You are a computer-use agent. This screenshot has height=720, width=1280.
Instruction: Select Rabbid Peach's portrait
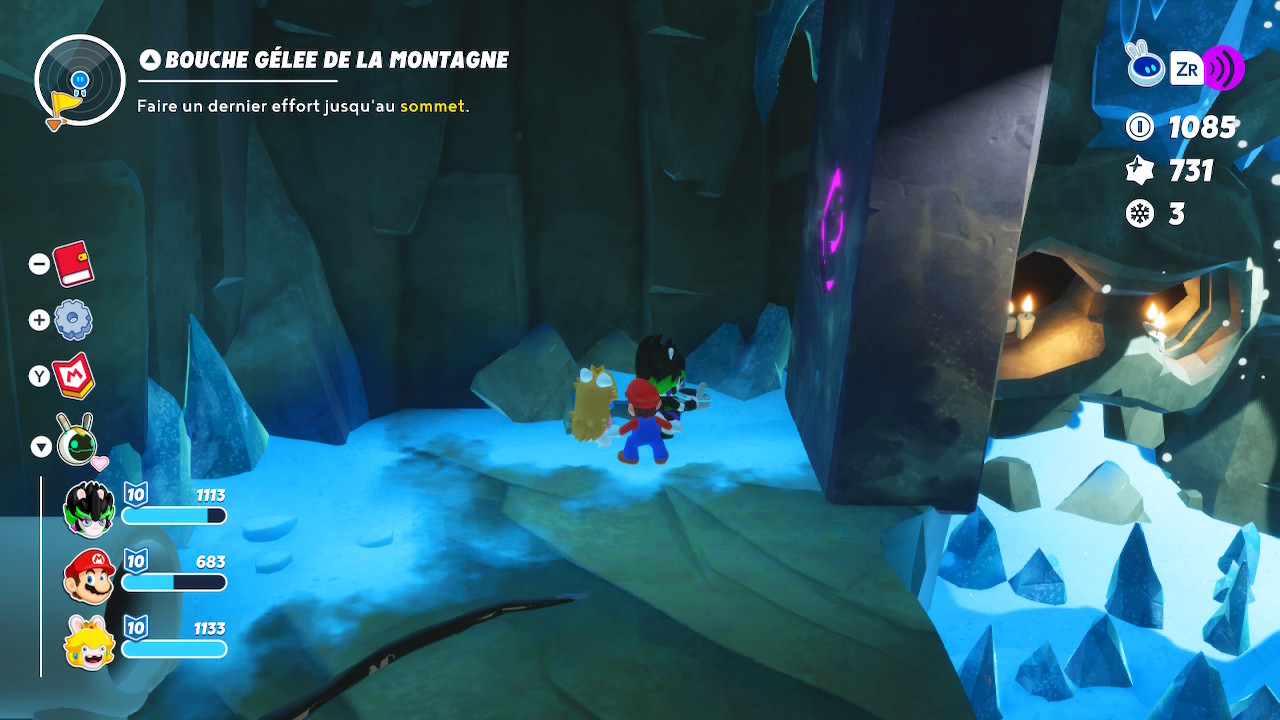pos(88,638)
